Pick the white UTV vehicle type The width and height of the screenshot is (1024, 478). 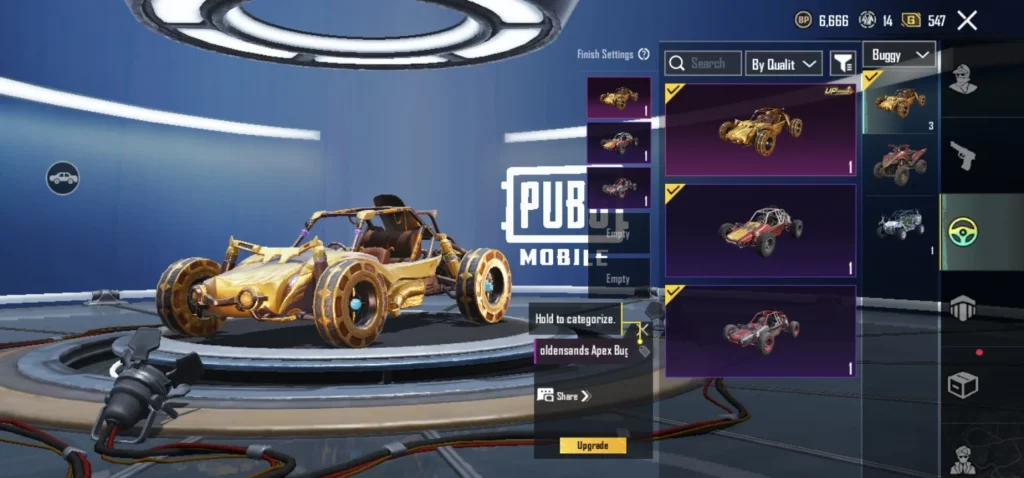[x=900, y=223]
